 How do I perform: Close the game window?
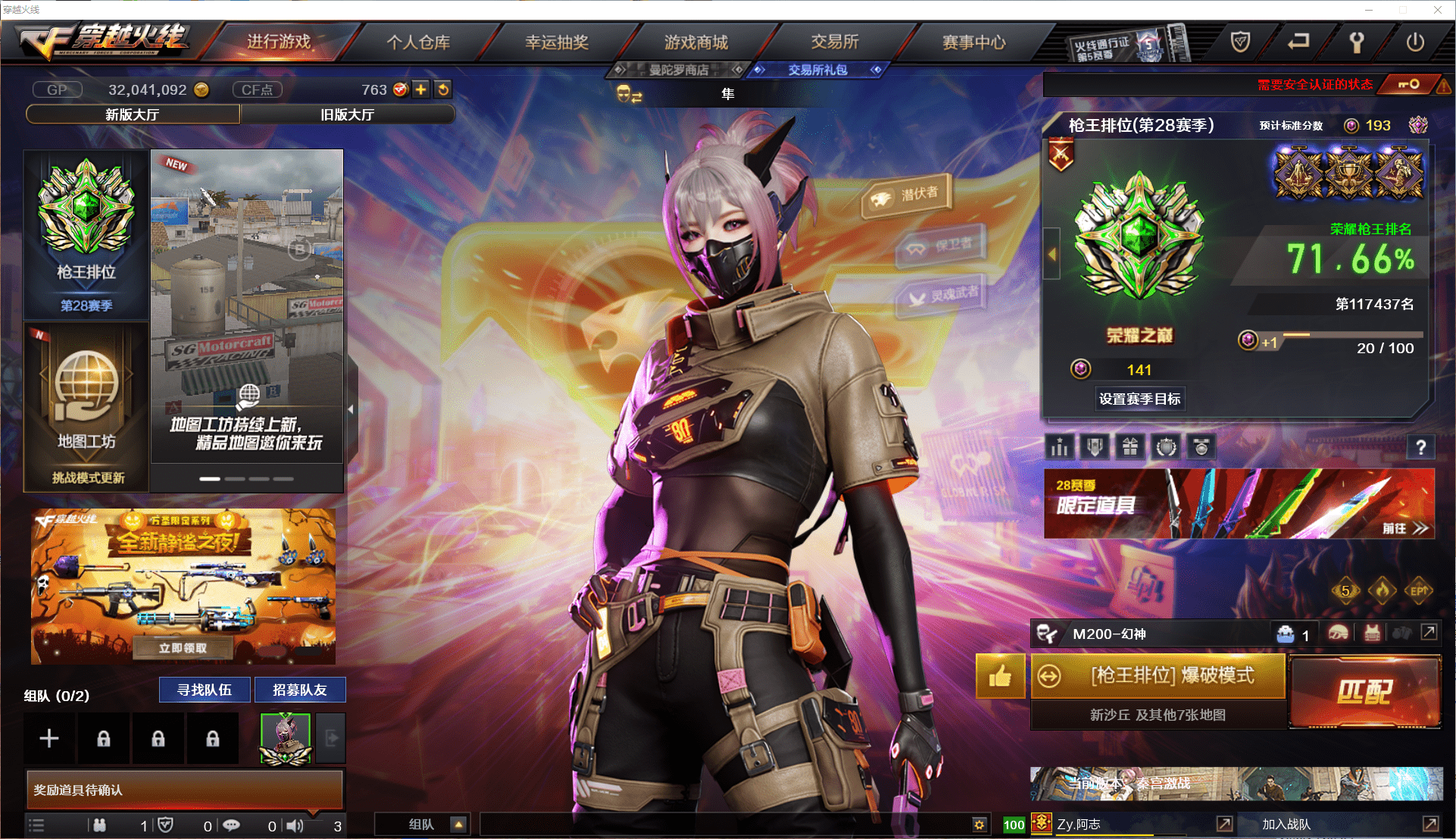click(x=1437, y=10)
